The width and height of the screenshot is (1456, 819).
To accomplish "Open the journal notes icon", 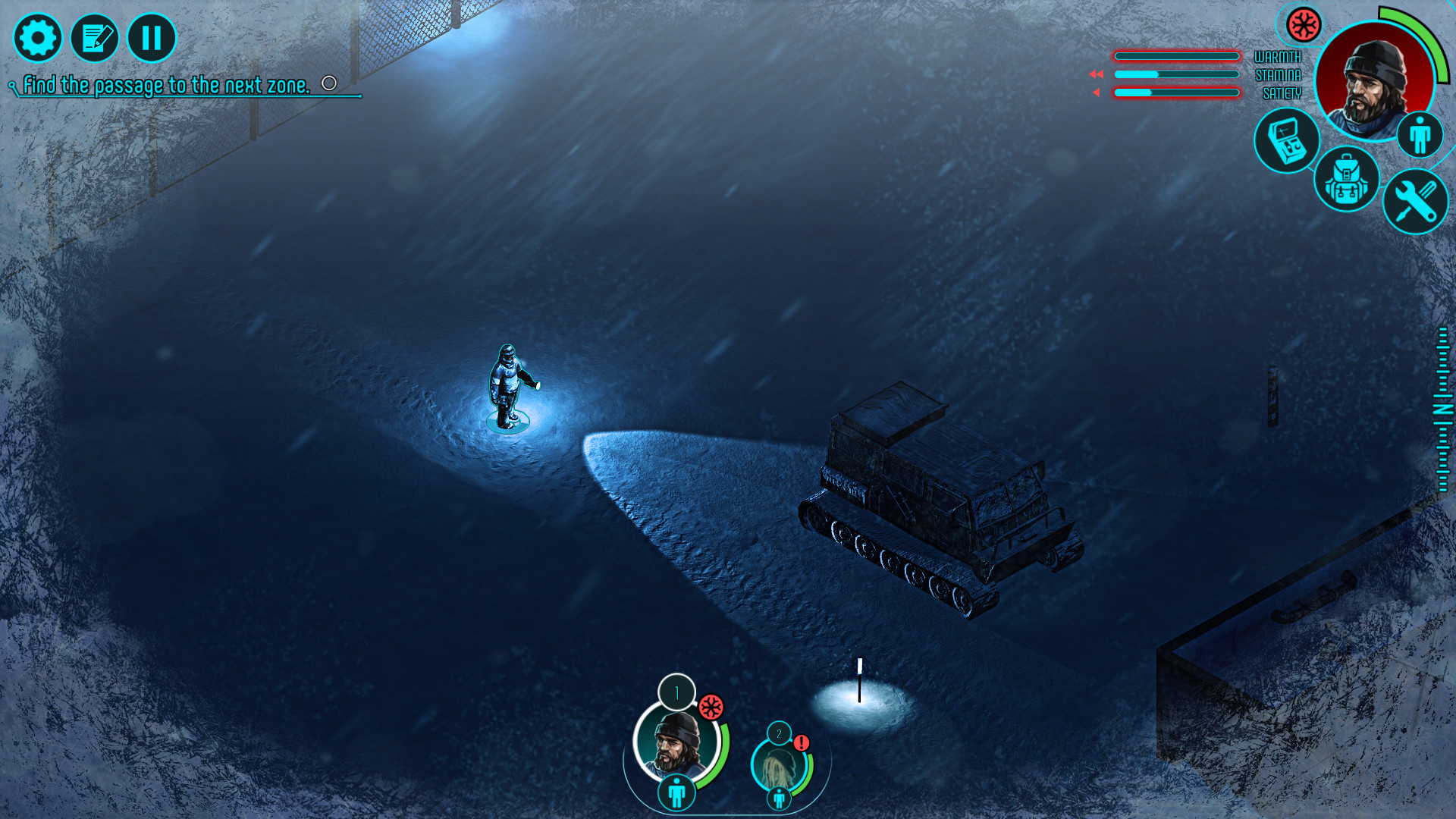I will 95,37.
